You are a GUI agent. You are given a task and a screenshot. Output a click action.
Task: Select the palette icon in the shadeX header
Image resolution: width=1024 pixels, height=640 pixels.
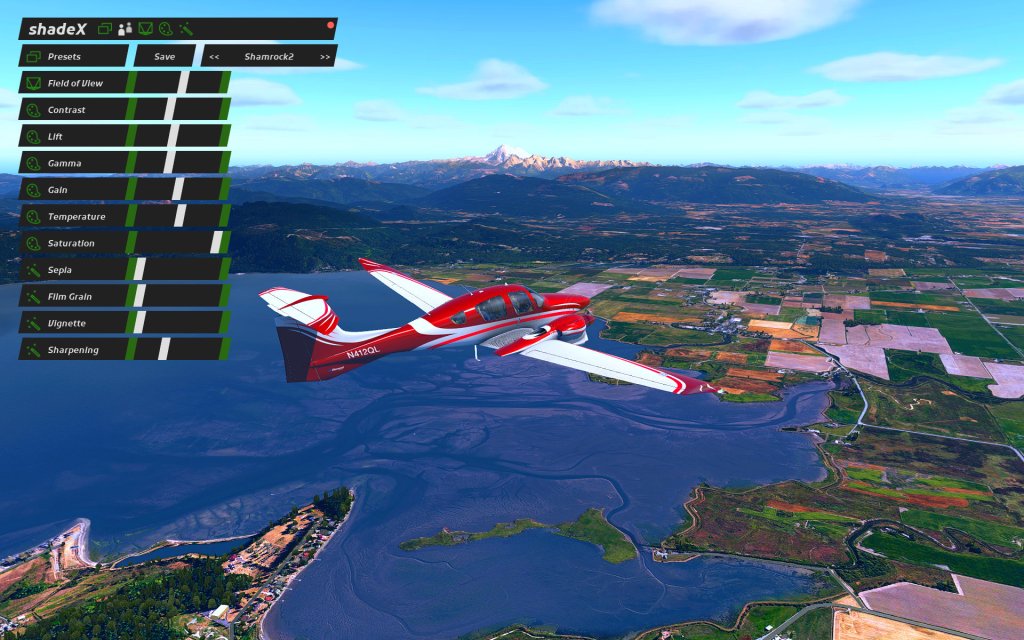165,29
